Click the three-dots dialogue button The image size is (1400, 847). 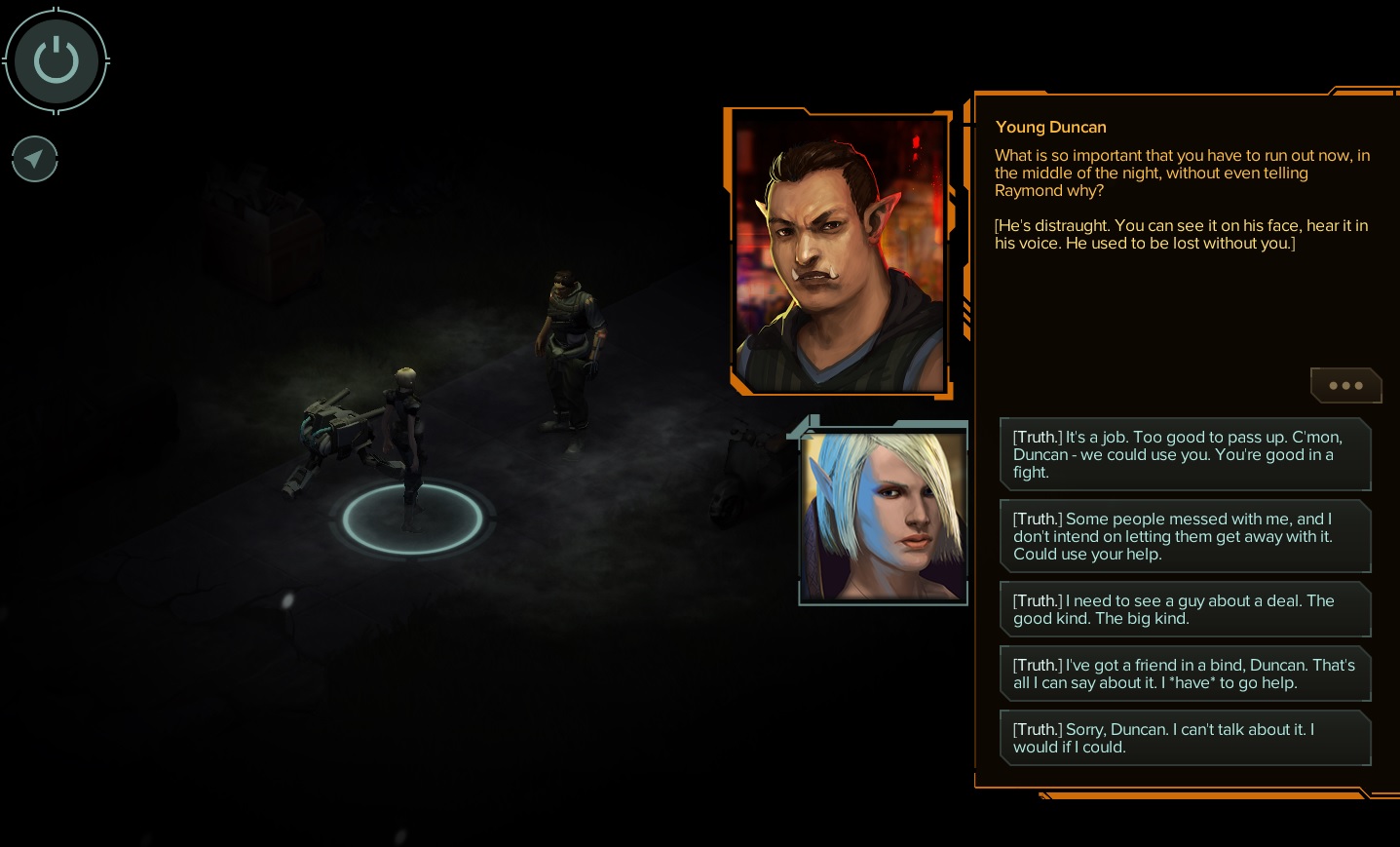[x=1345, y=386]
